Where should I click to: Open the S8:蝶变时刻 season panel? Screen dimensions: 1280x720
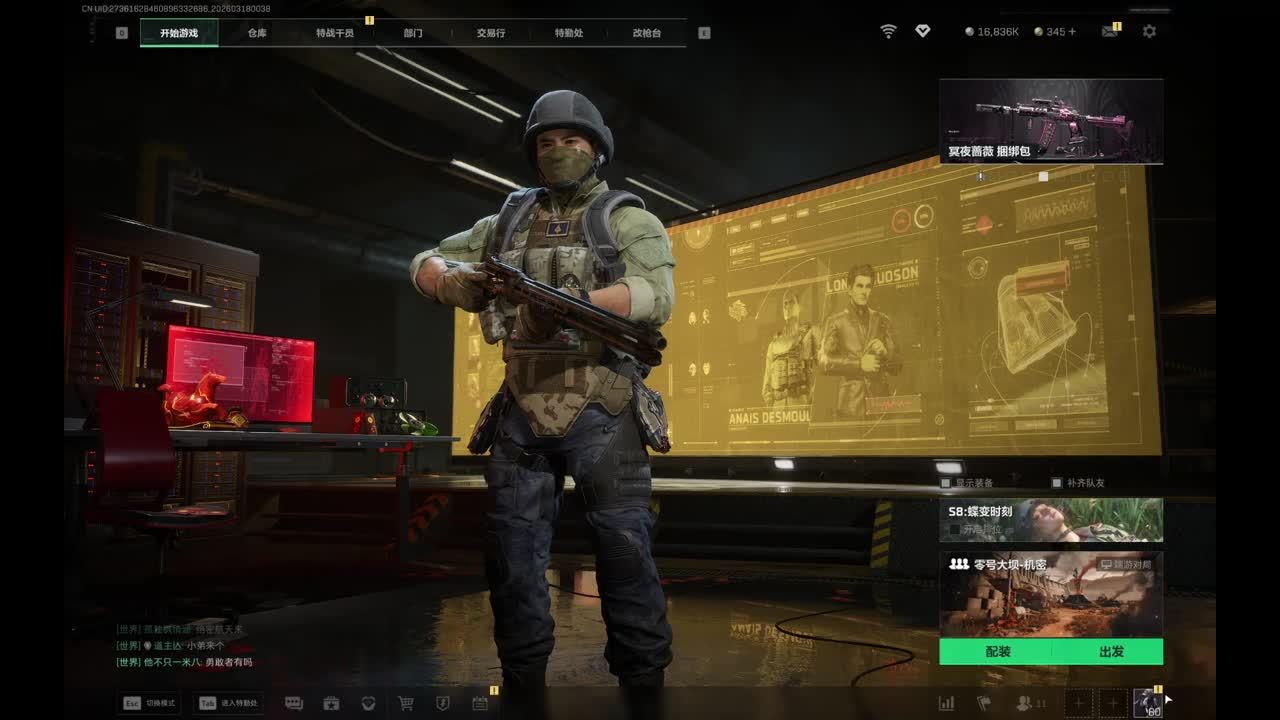[x=1051, y=520]
